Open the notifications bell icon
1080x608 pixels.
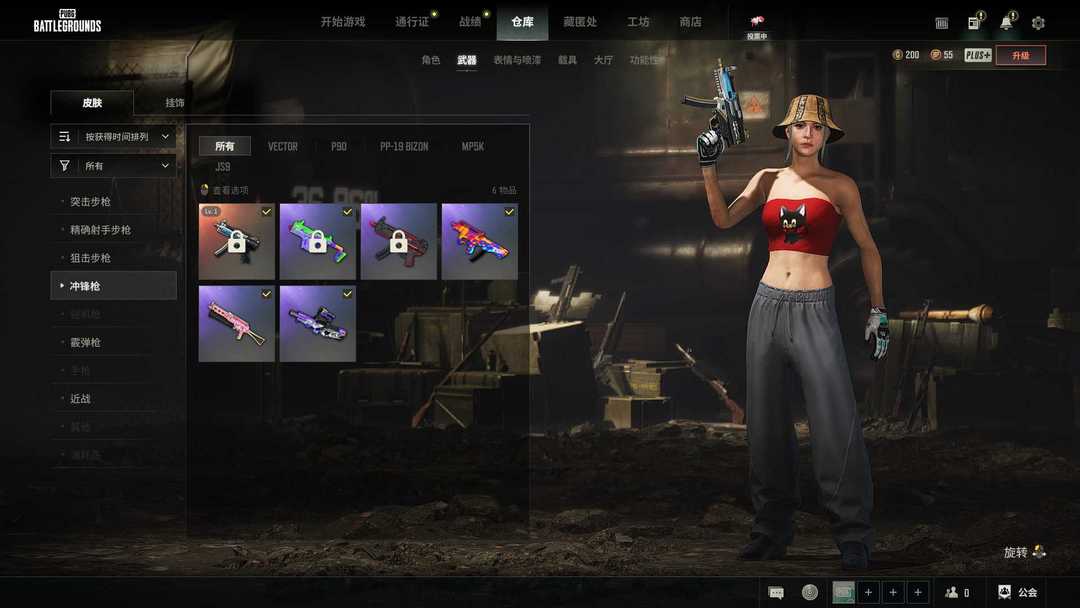click(1006, 23)
